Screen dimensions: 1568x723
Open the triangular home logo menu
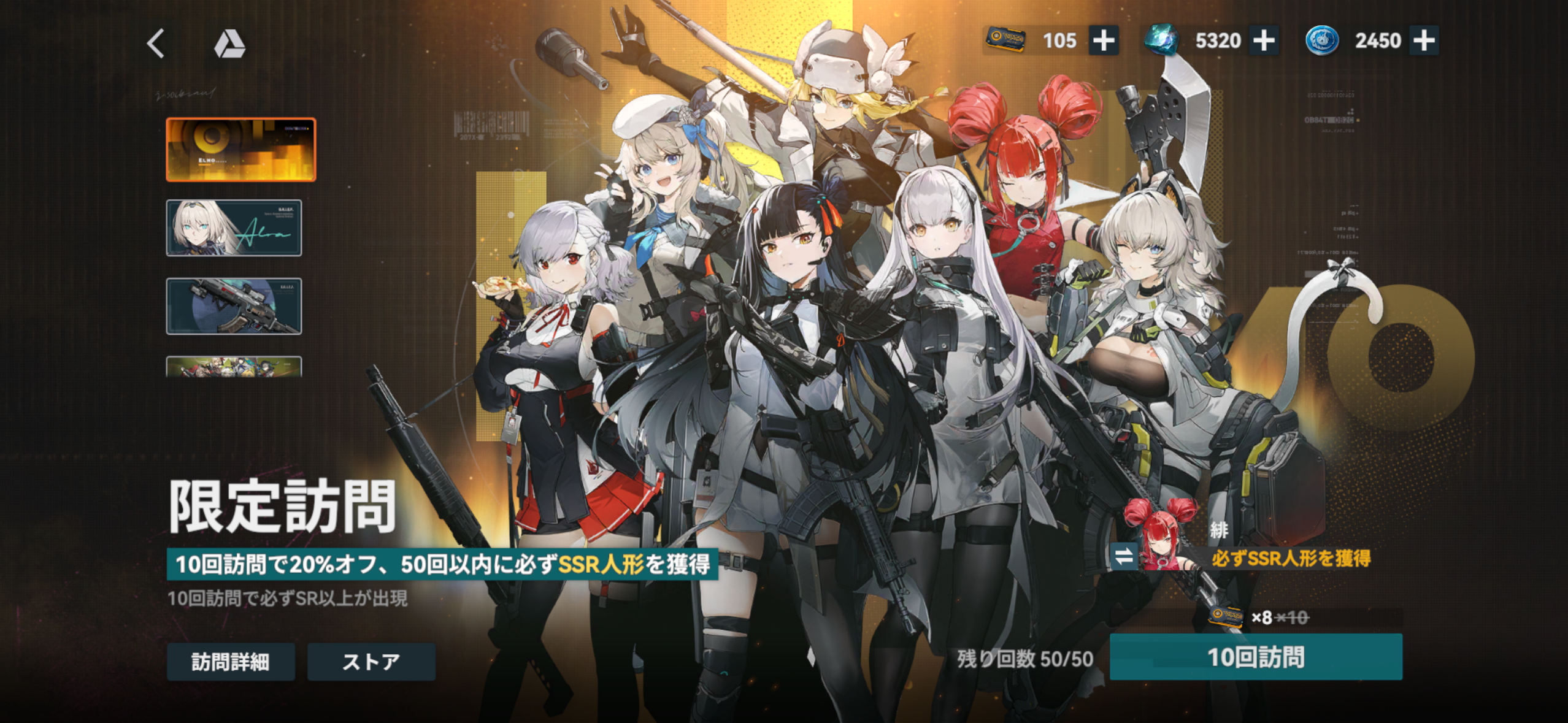(229, 44)
